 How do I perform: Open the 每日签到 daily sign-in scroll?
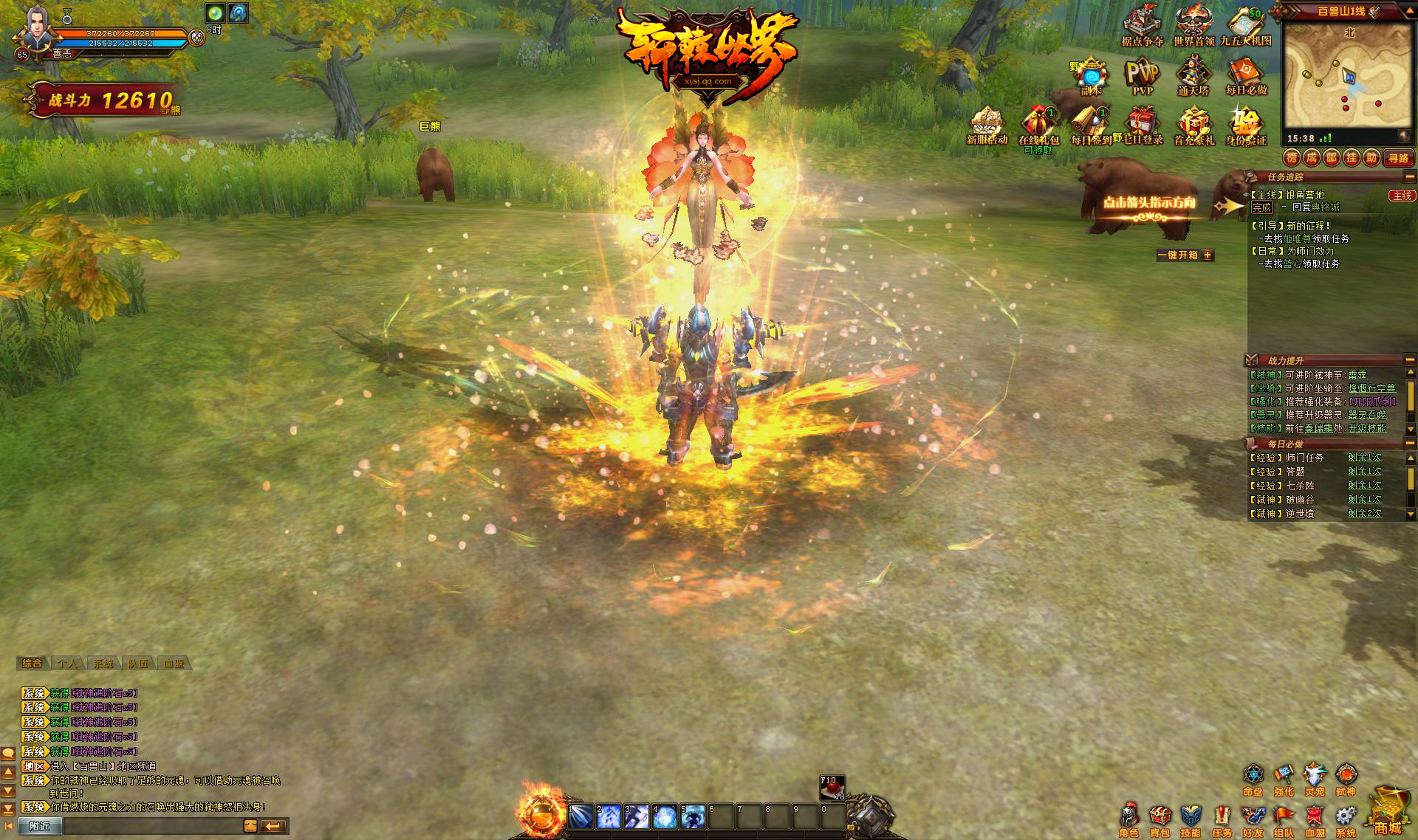[1090, 125]
